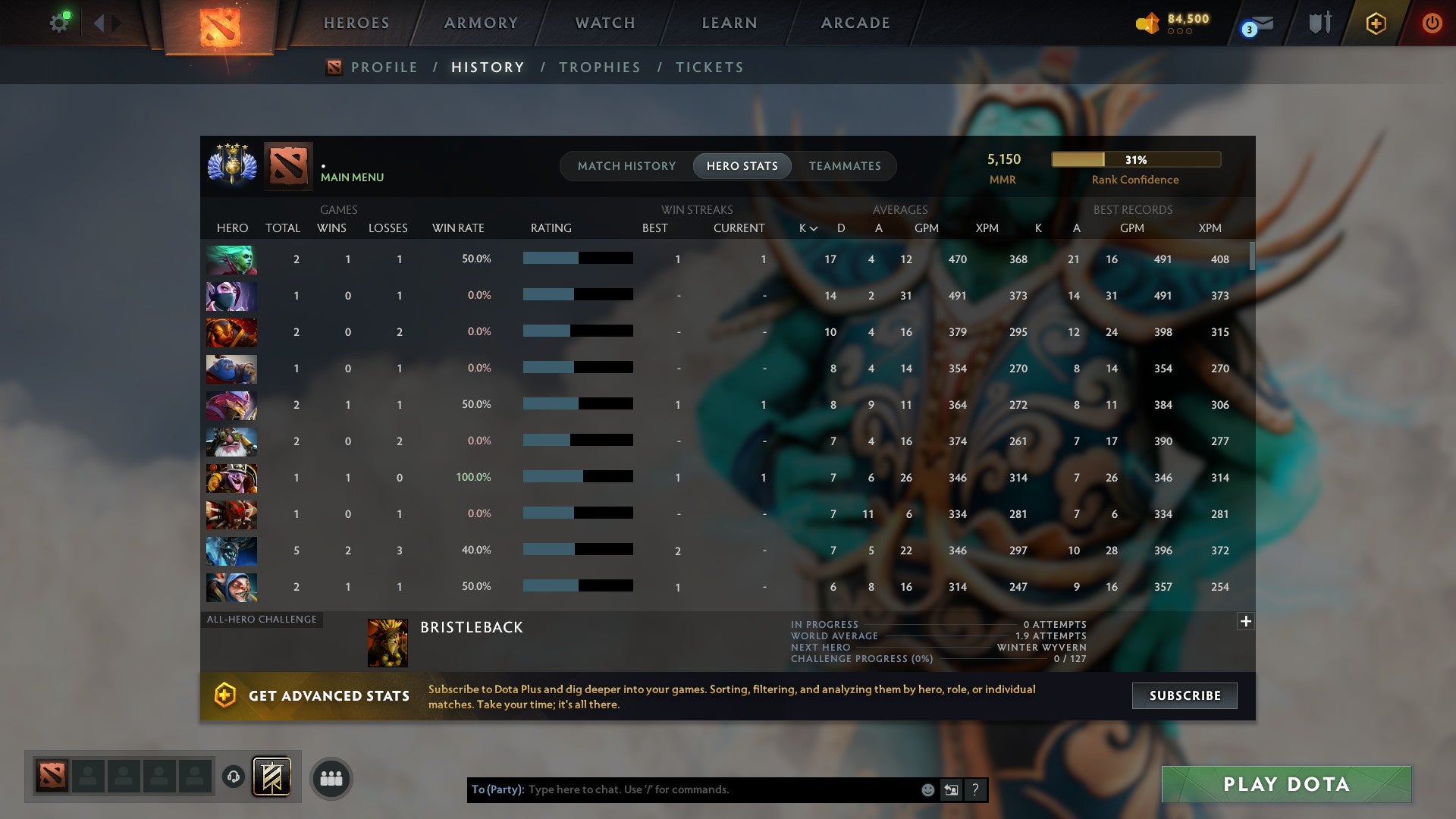Sort by kills using the K column chevron
Image resolution: width=1456 pixels, height=819 pixels.
pos(806,227)
